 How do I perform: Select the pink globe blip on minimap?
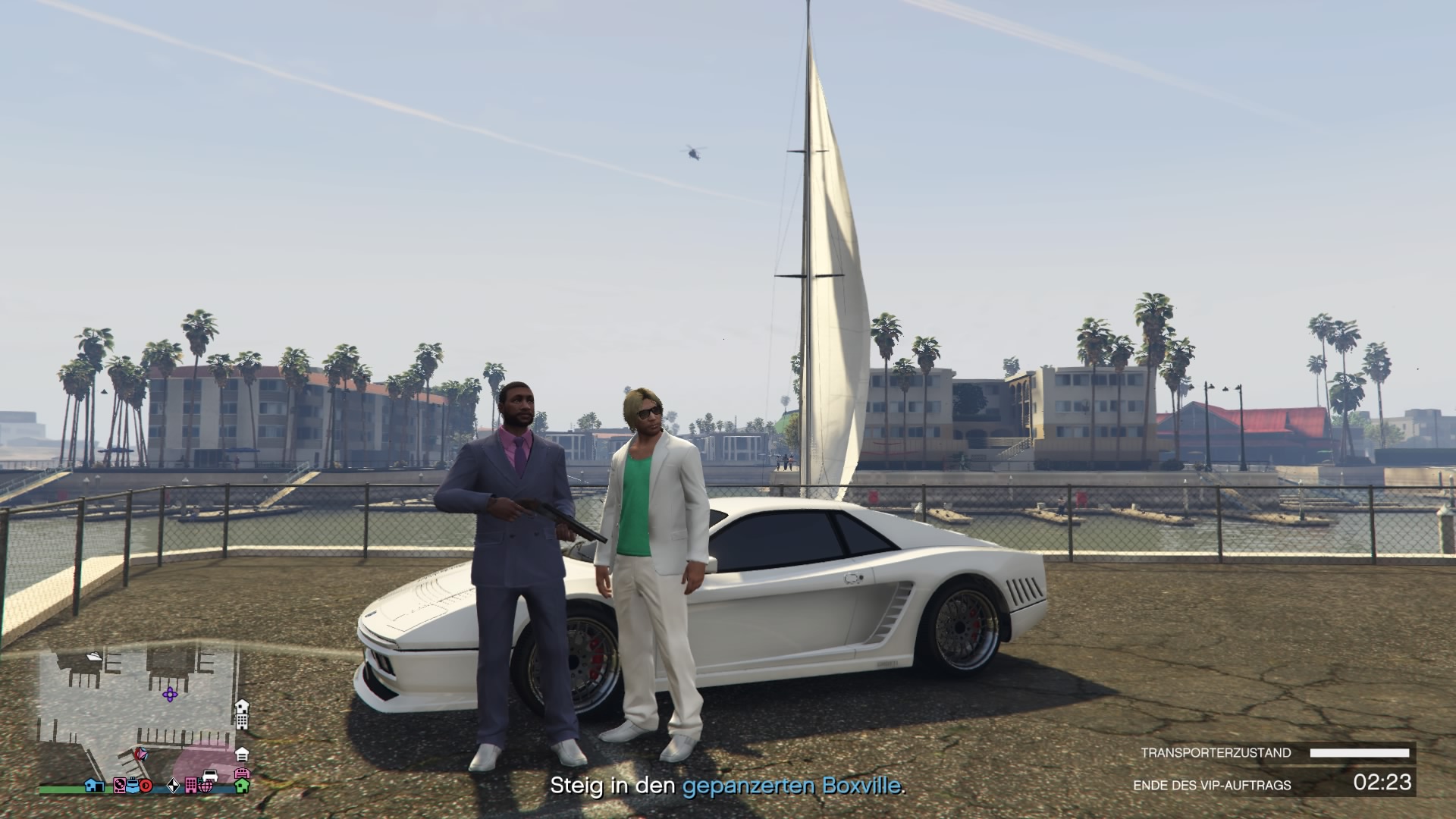[205, 786]
